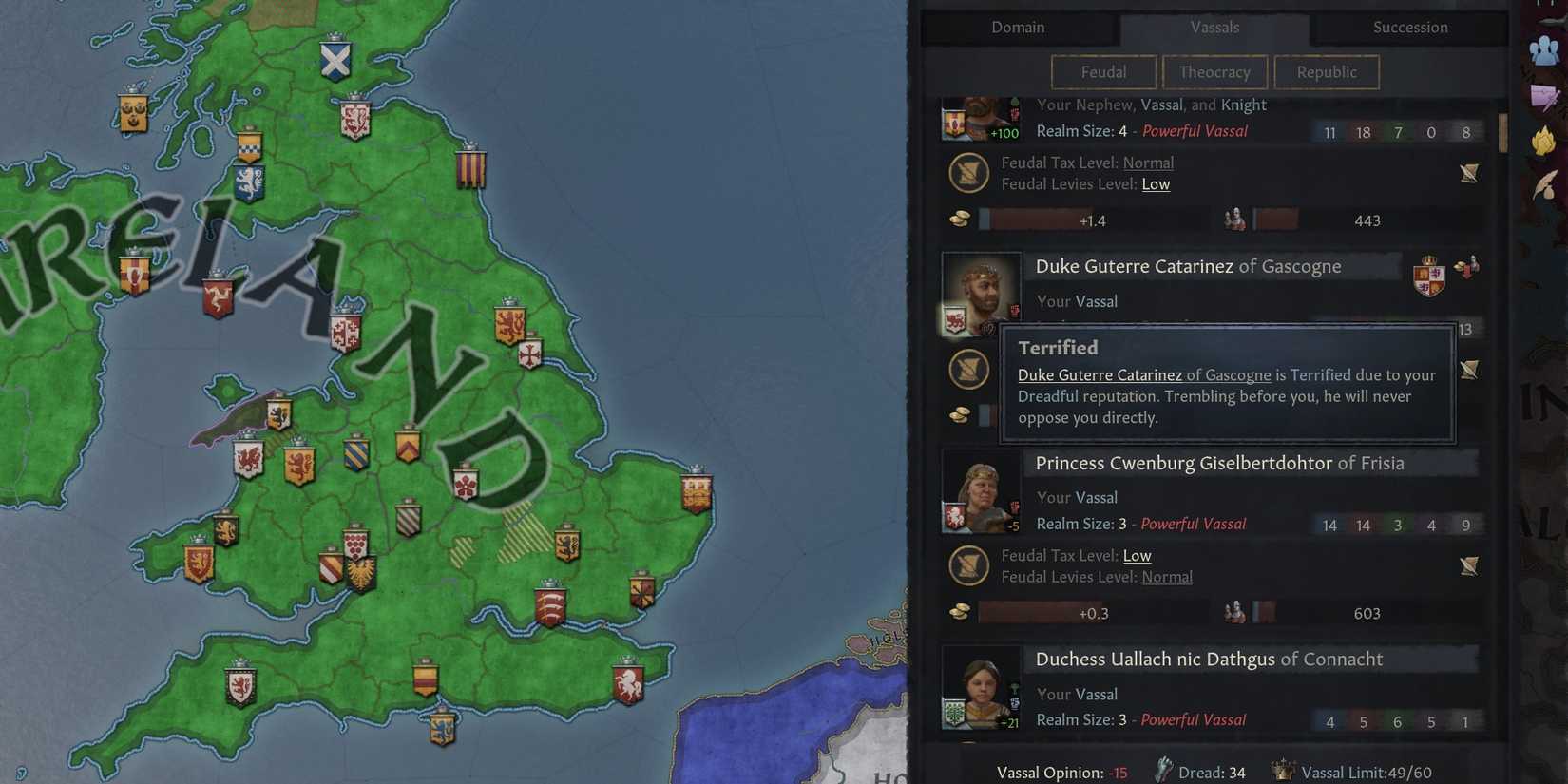Image resolution: width=1568 pixels, height=784 pixels.
Task: Click the modify-contract quill icon for Princess Cwenburg
Action: (1469, 565)
